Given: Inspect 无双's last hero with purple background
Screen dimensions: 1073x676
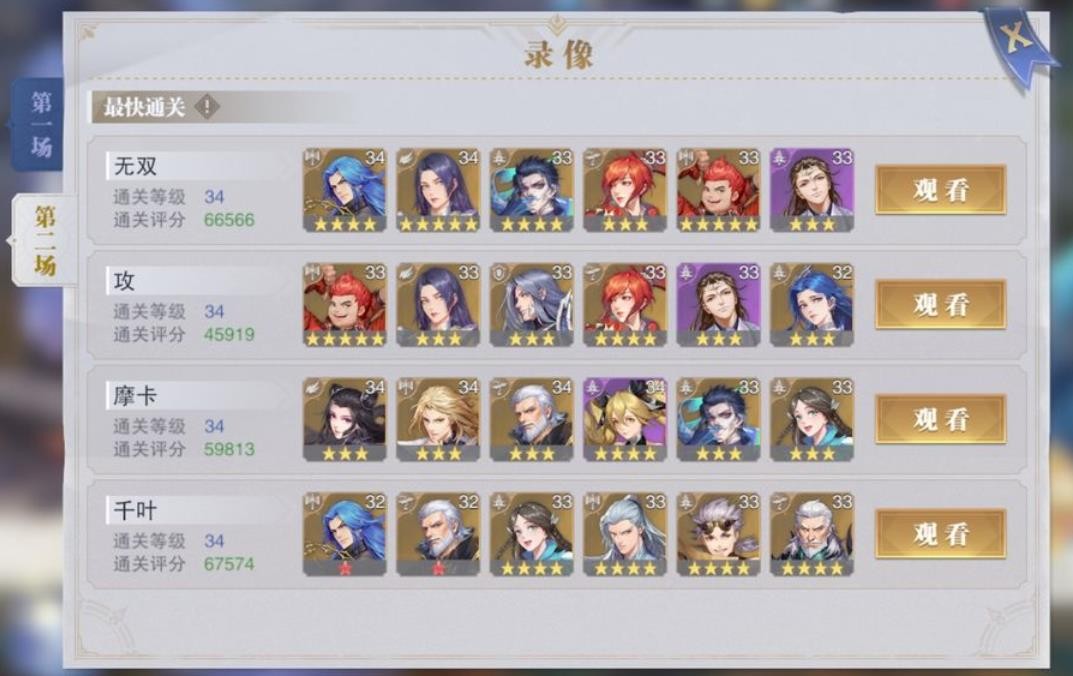Looking at the screenshot, I should 812,190.
